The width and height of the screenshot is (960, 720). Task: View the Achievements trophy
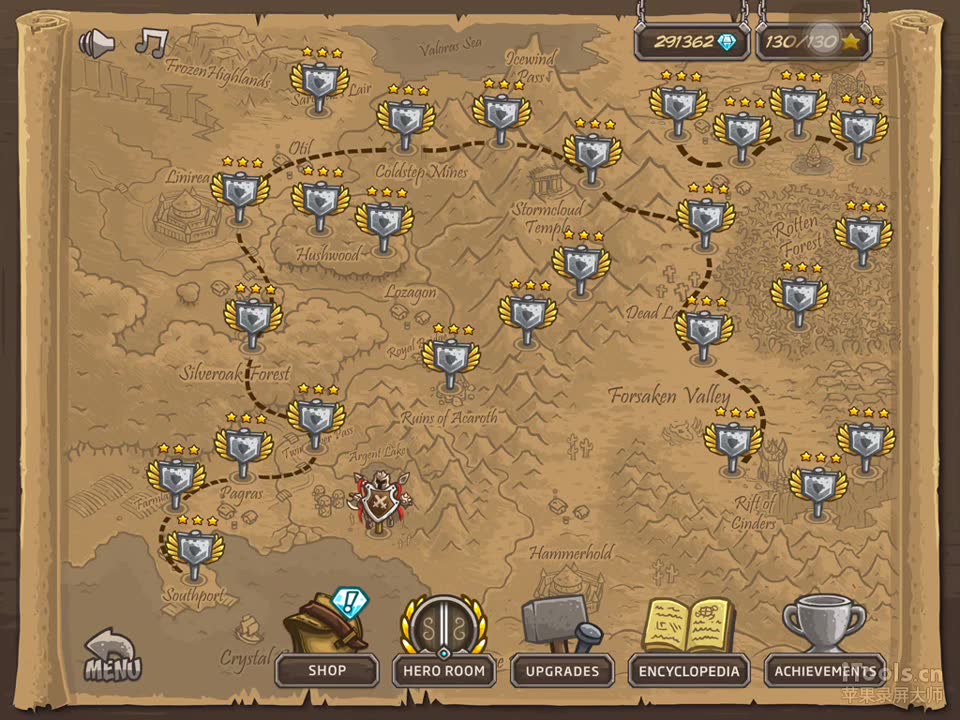point(825,670)
